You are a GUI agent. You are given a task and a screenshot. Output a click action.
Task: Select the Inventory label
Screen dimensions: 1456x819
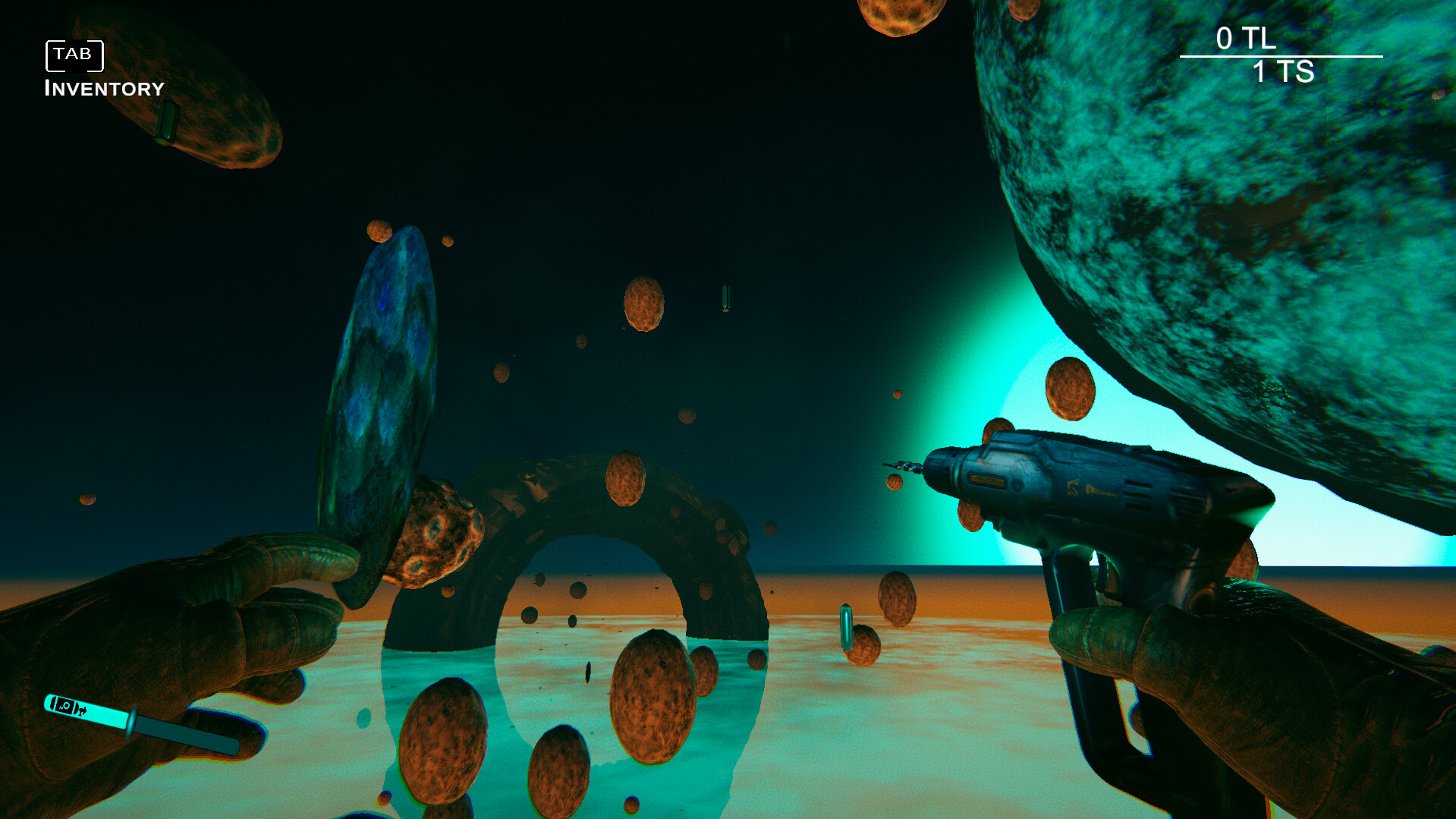tap(104, 88)
